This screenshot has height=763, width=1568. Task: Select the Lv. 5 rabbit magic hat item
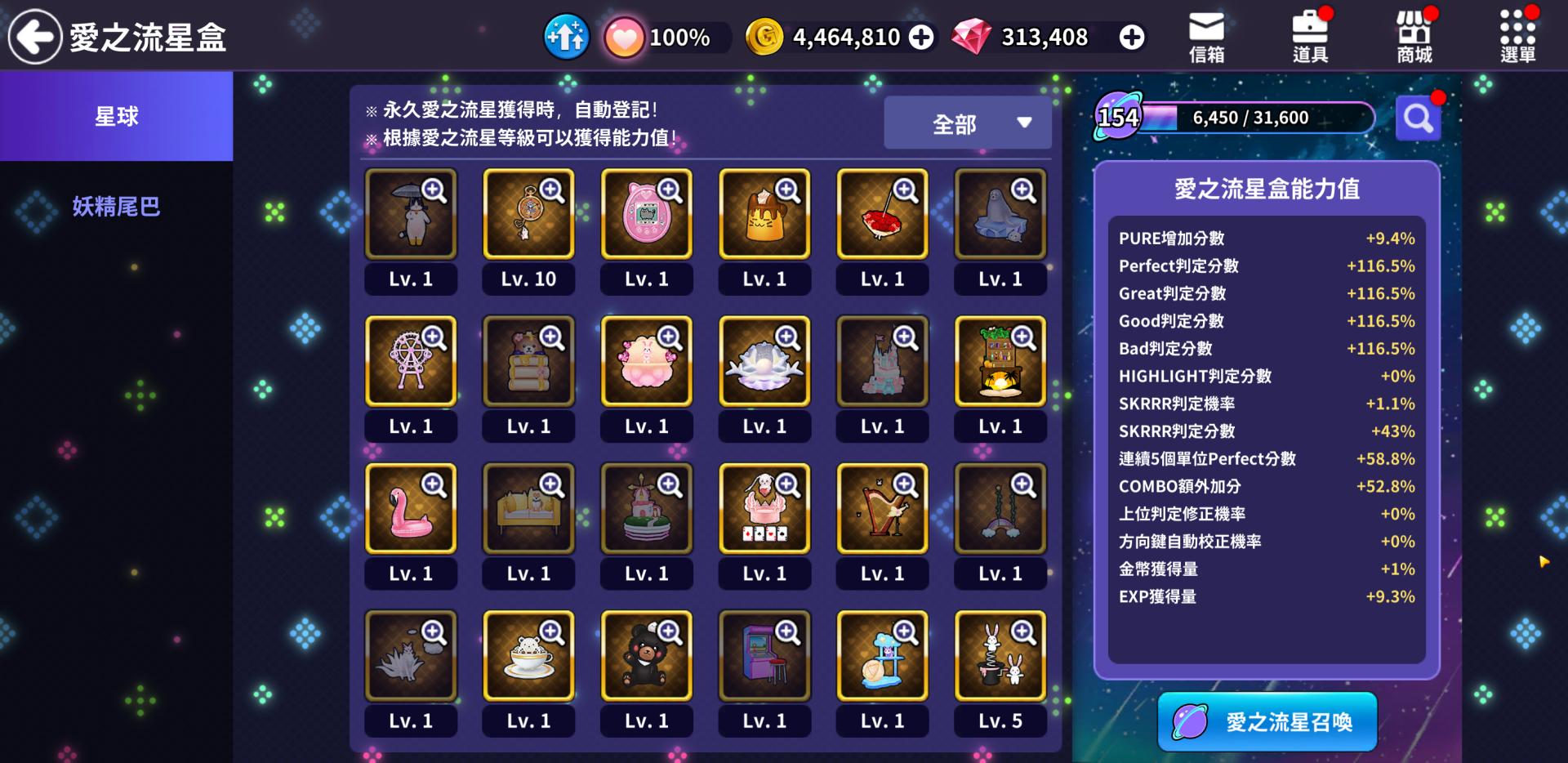click(1000, 657)
